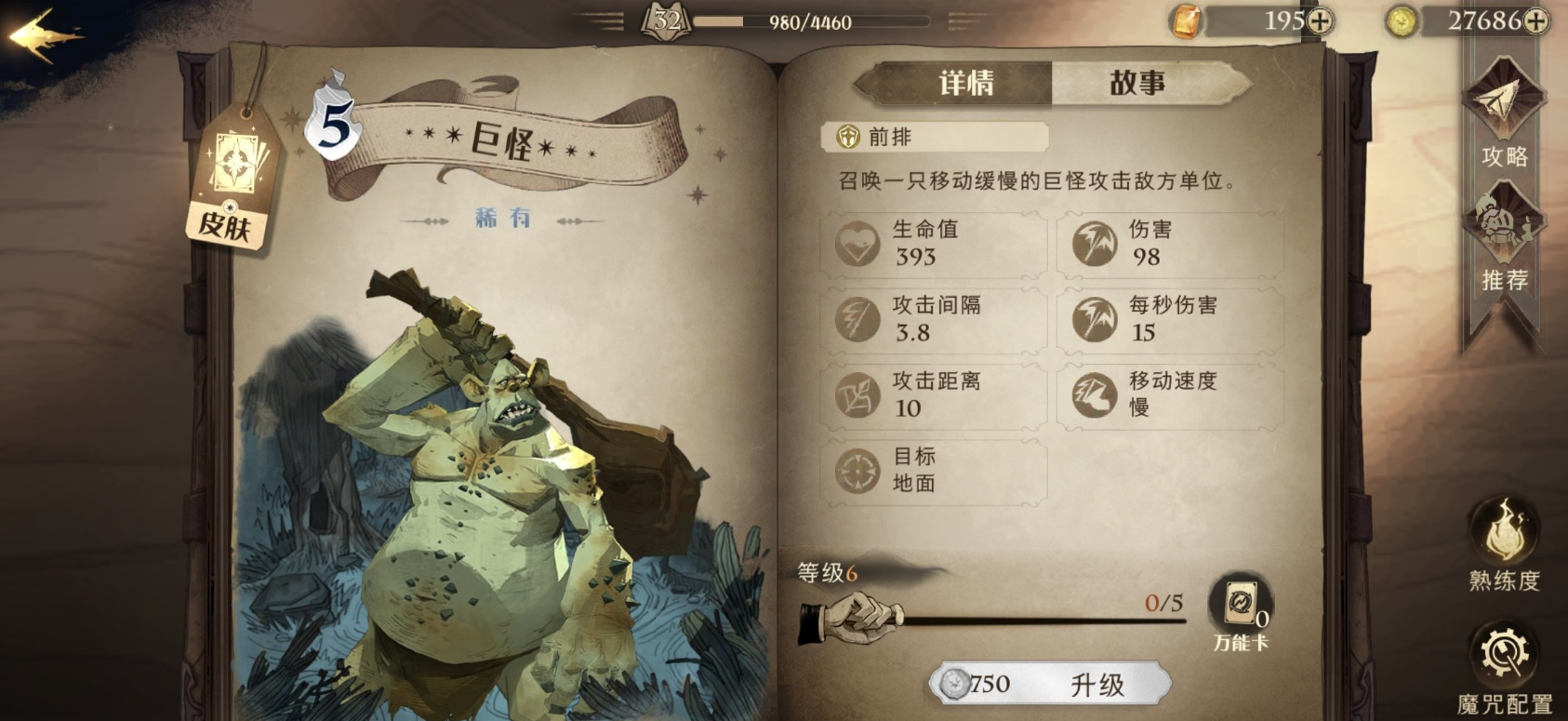Switch to the 故事 story tab
The image size is (1568, 721).
1138,84
